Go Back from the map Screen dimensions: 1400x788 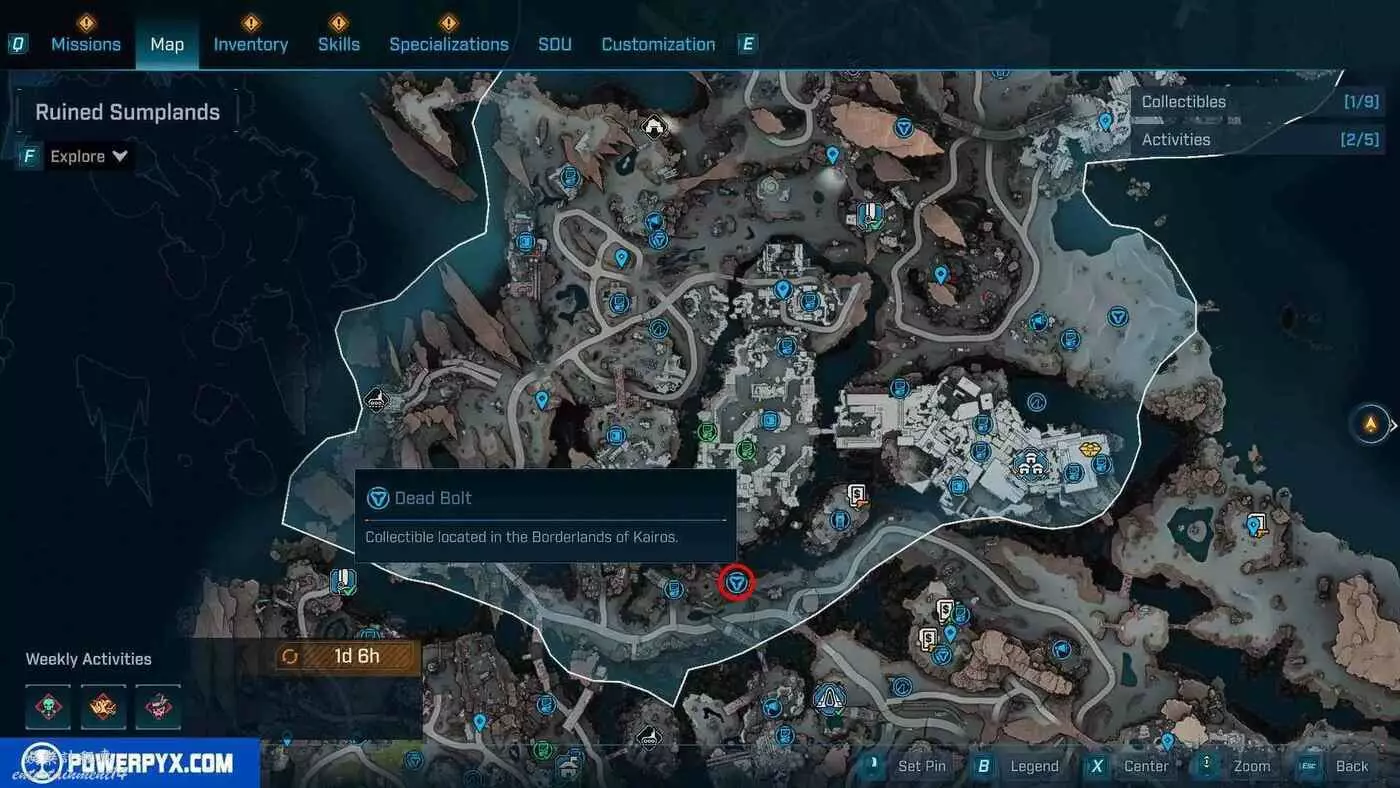pos(1338,766)
